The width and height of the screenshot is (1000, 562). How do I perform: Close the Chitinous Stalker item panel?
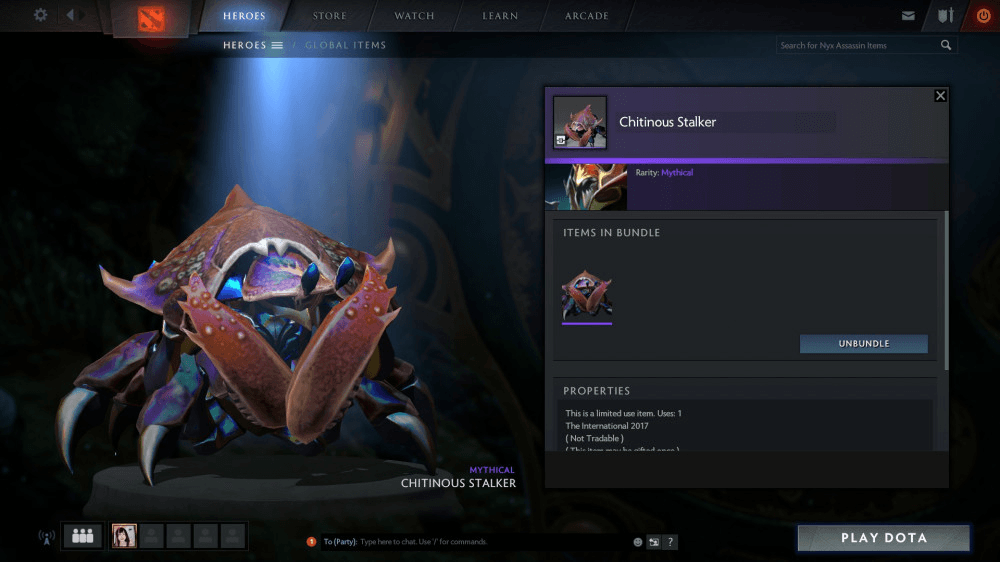pyautogui.click(x=940, y=96)
